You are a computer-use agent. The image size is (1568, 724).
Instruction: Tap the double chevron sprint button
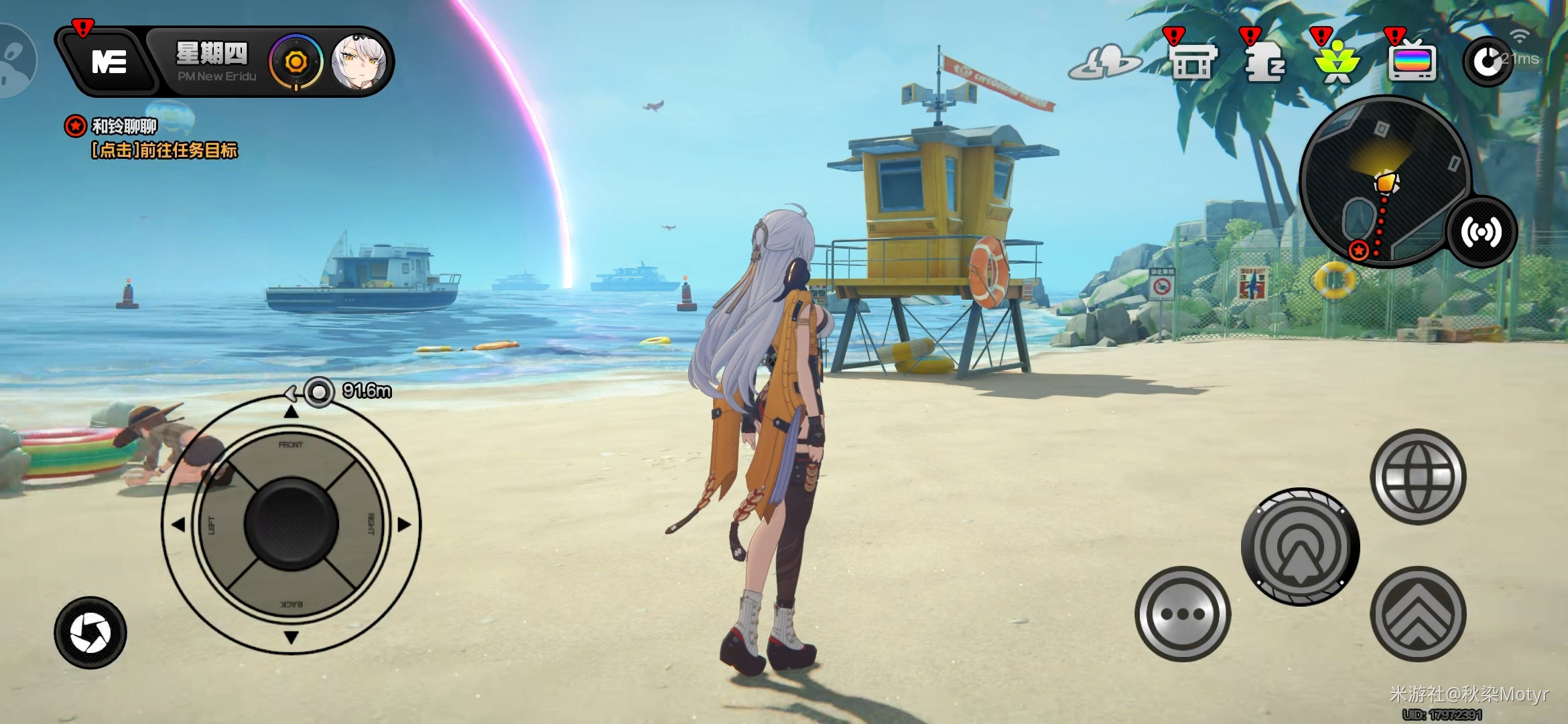(1418, 613)
